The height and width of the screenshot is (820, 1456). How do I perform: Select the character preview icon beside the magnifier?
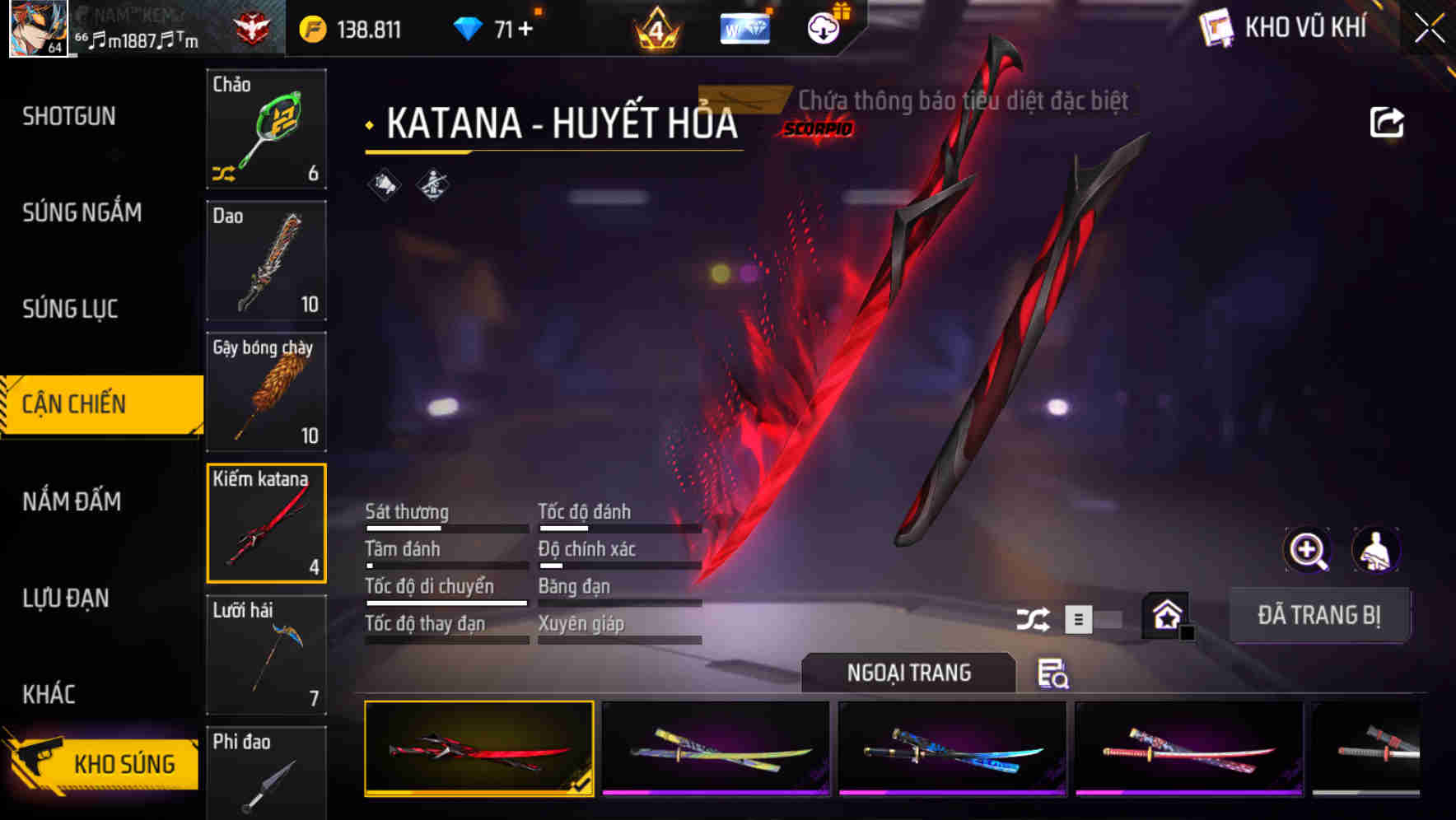pyautogui.click(x=1374, y=550)
